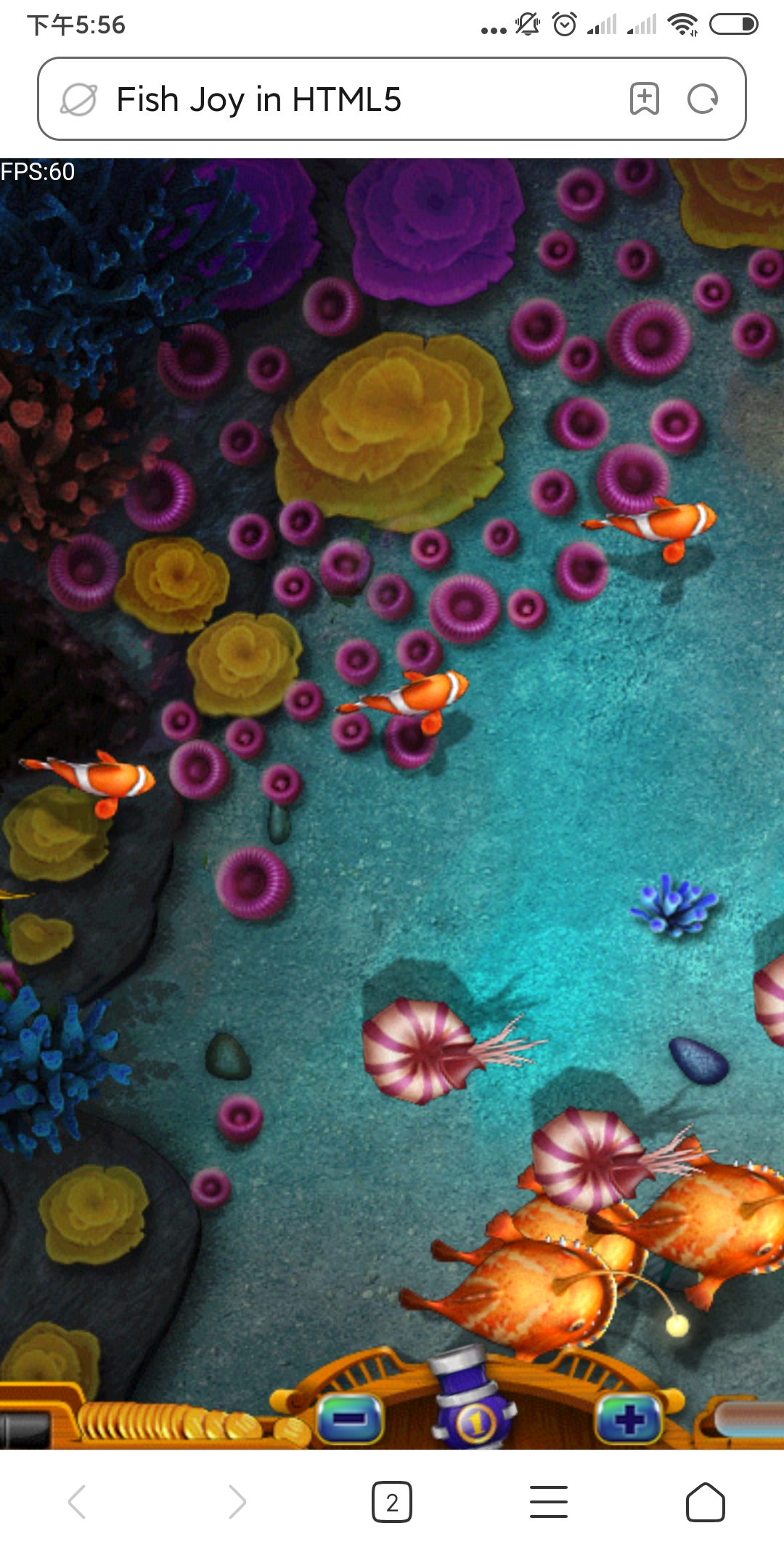Open the browser tabs counter
The width and height of the screenshot is (784, 1568).
[392, 1502]
